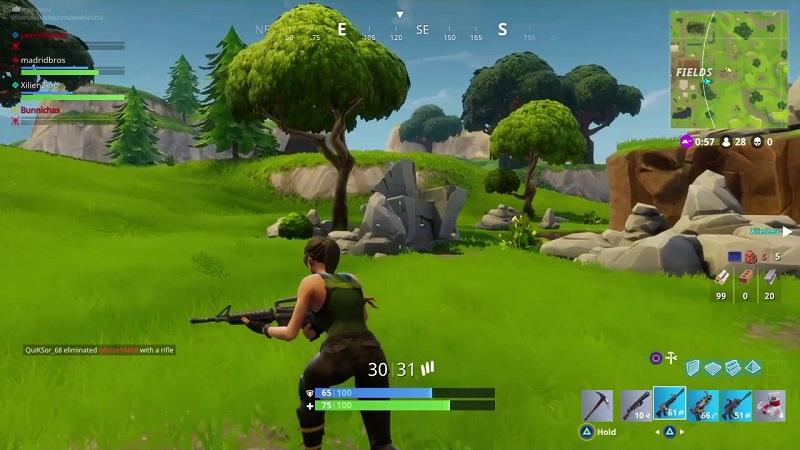800x450 pixels.
Task: Click the wood resource icon
Action: point(721,277)
